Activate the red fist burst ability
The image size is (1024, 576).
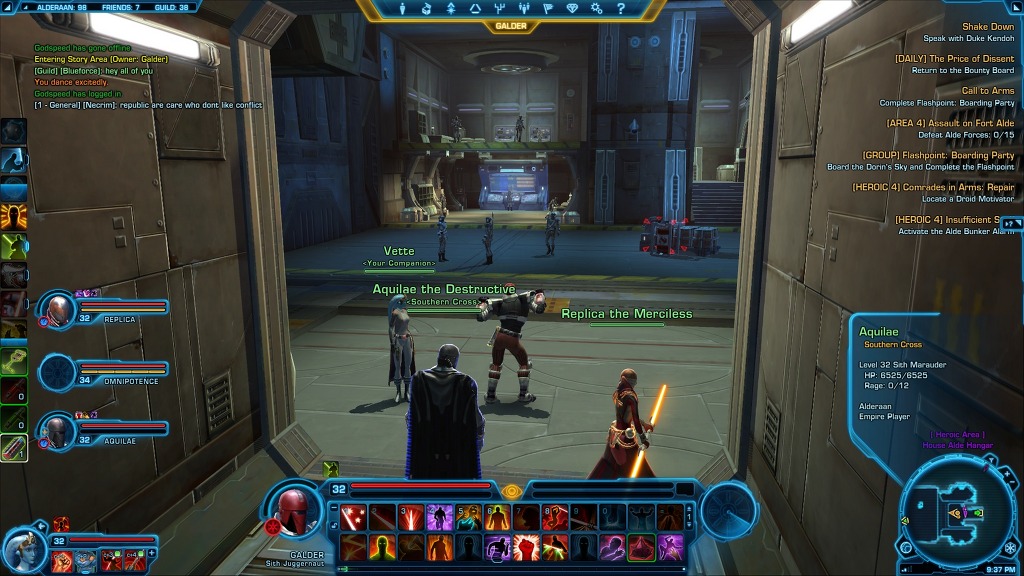point(526,548)
